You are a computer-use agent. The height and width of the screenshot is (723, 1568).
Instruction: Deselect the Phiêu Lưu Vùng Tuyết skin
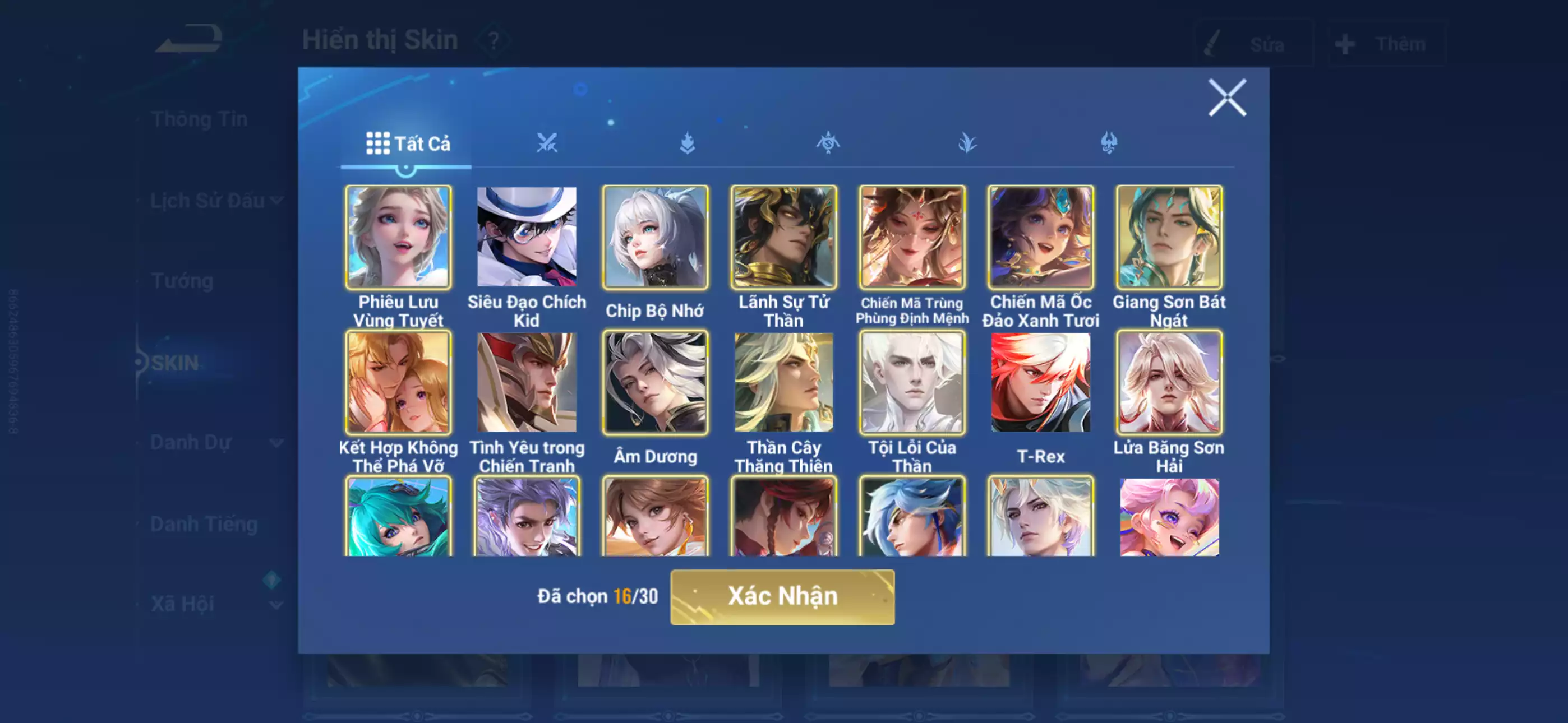(397, 237)
